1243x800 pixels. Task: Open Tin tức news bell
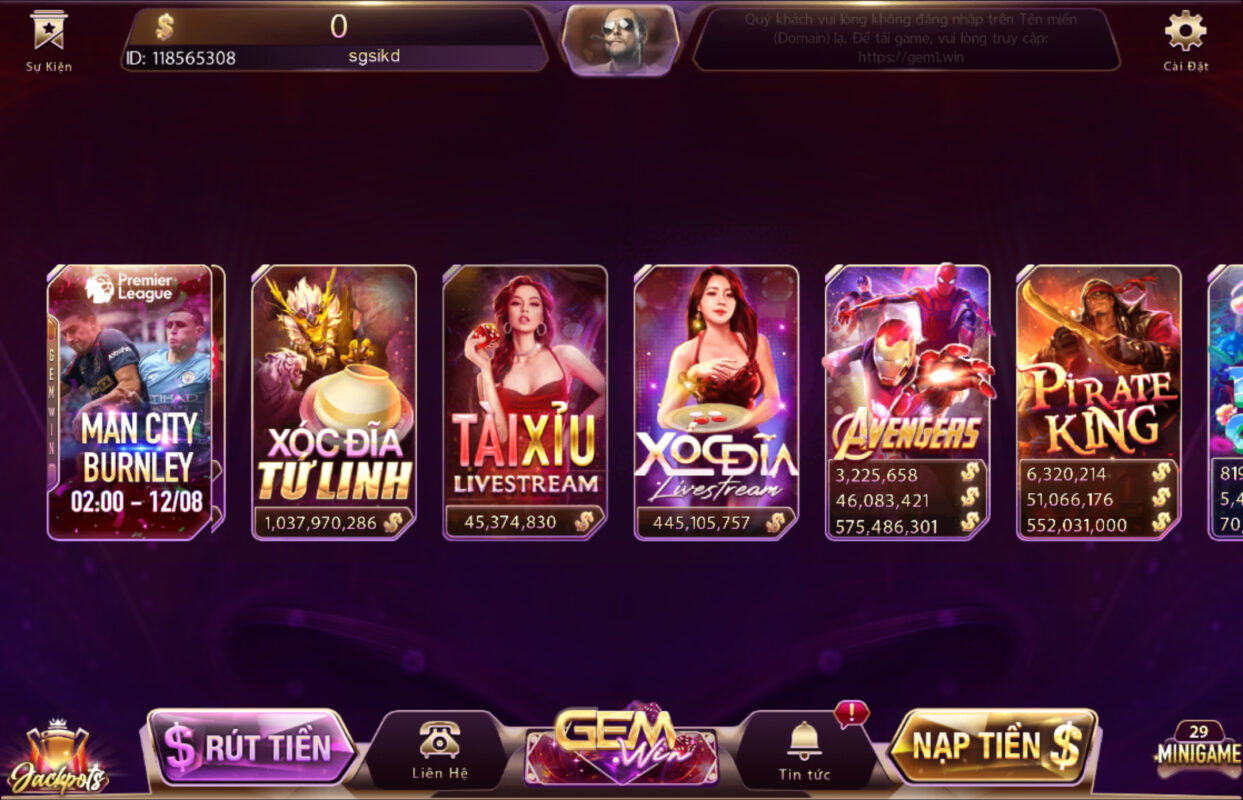[x=804, y=750]
